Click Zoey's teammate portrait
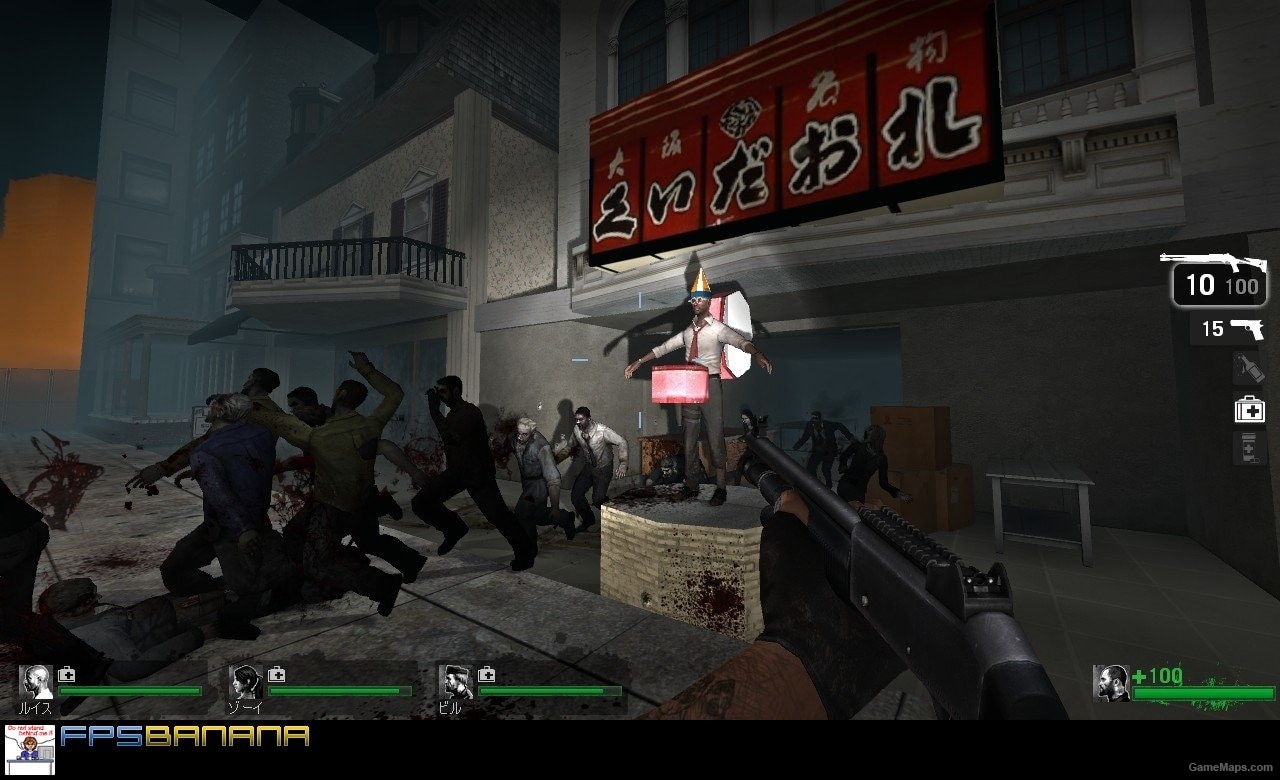This screenshot has height=780, width=1280. point(243,683)
